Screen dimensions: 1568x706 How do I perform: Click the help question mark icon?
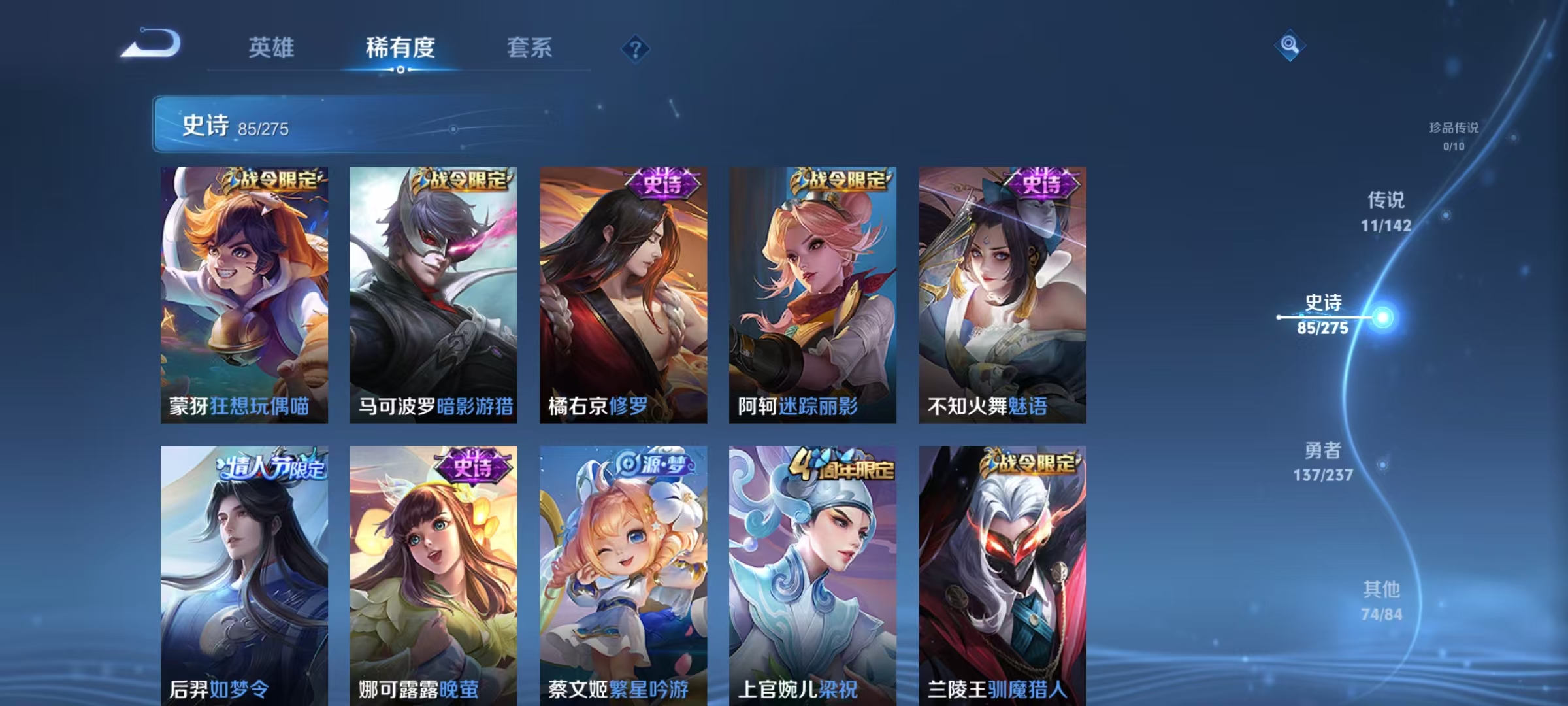(637, 49)
